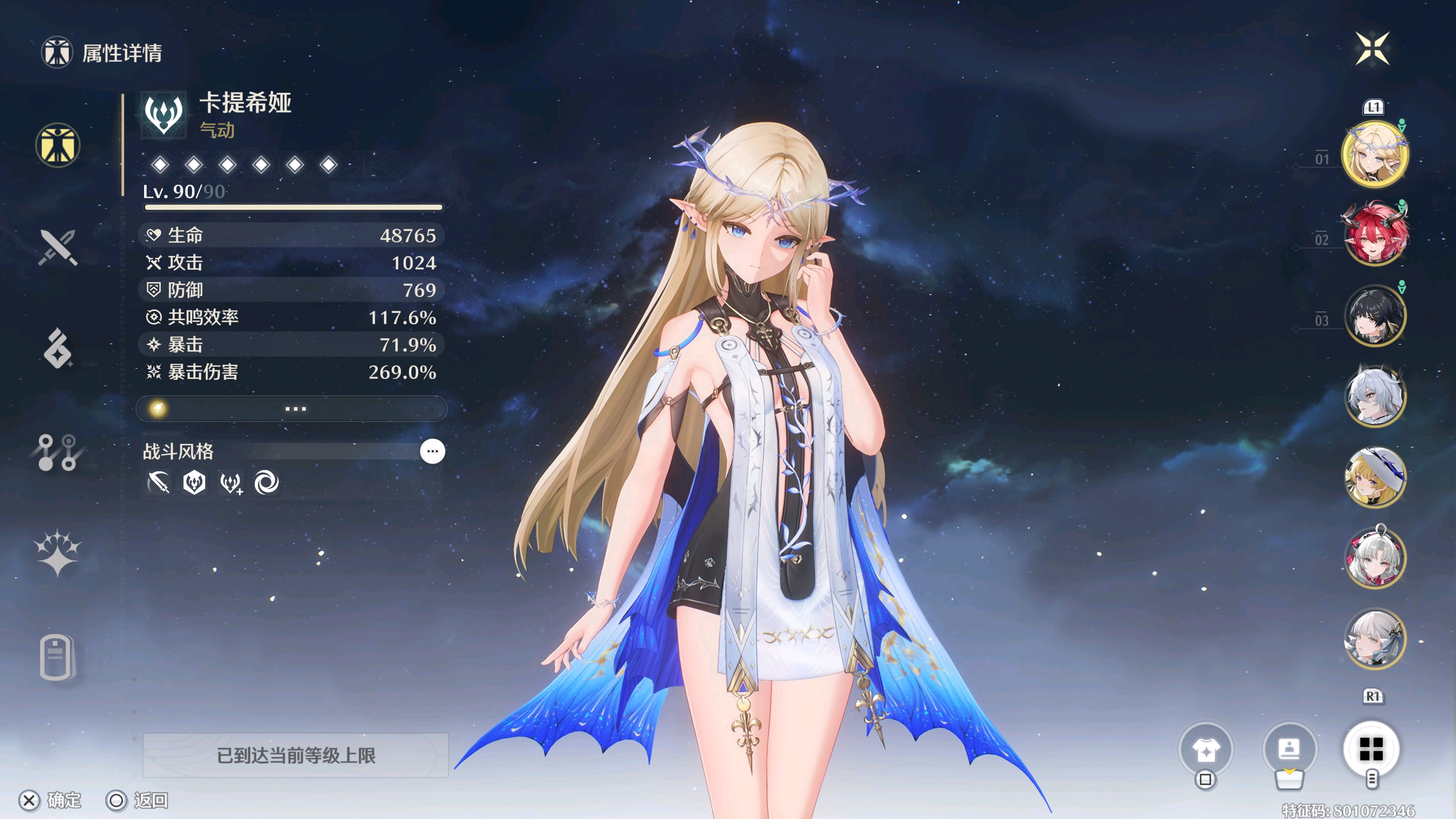1456x819 pixels.
Task: Open the character card display button
Action: point(1289,750)
